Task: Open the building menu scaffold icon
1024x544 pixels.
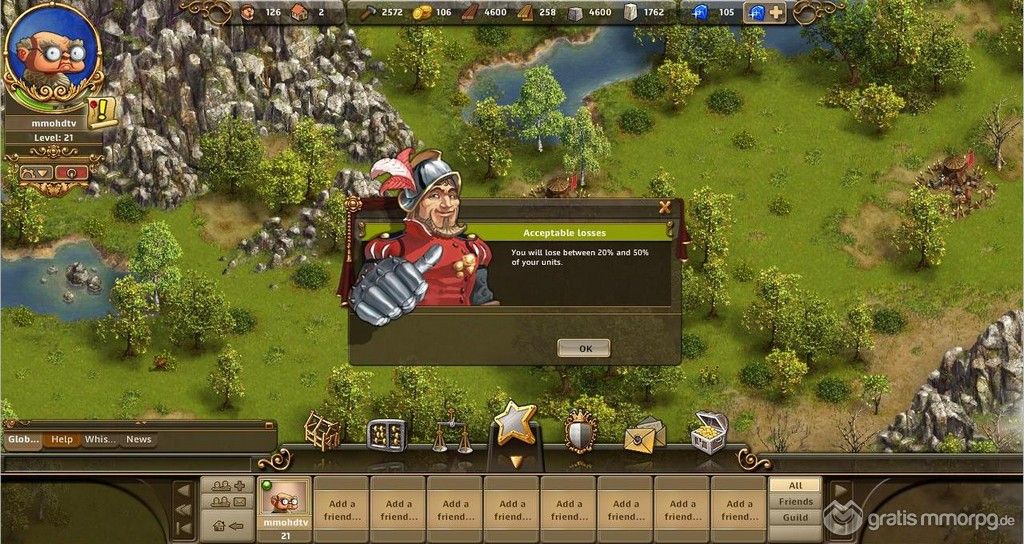Action: (x=322, y=432)
